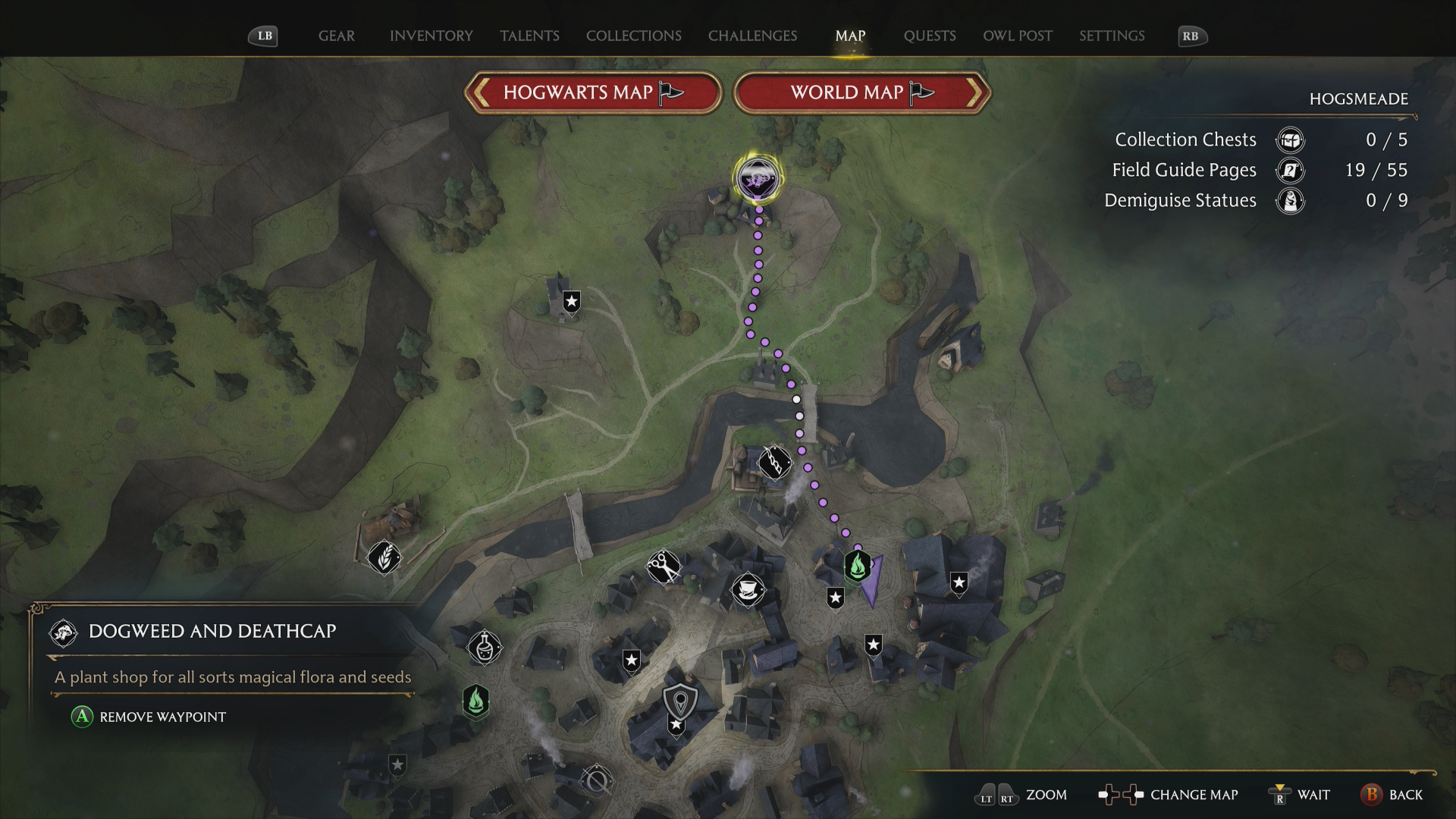Select the wand shop icon near the bridge
The height and width of the screenshot is (819, 1456).
click(775, 462)
